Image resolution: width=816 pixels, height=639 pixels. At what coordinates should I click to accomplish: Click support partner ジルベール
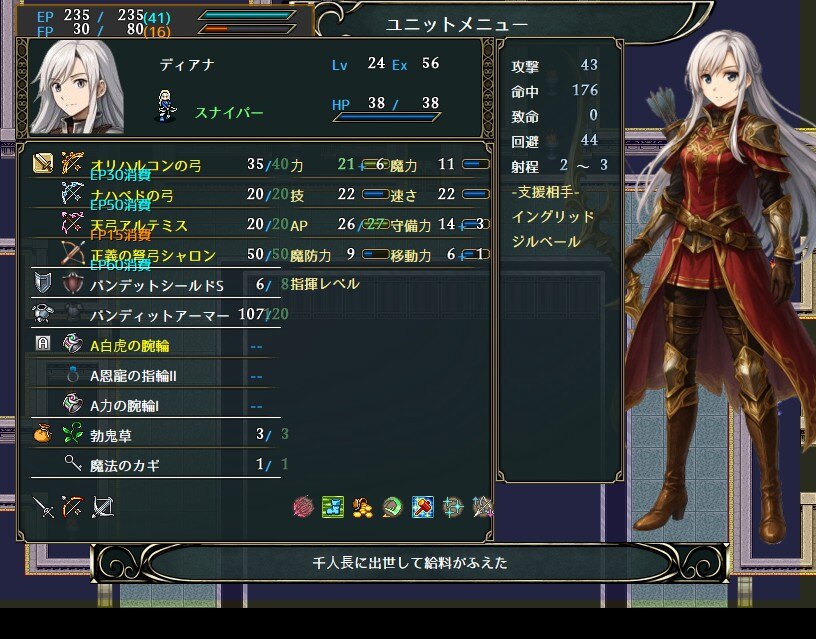click(545, 241)
